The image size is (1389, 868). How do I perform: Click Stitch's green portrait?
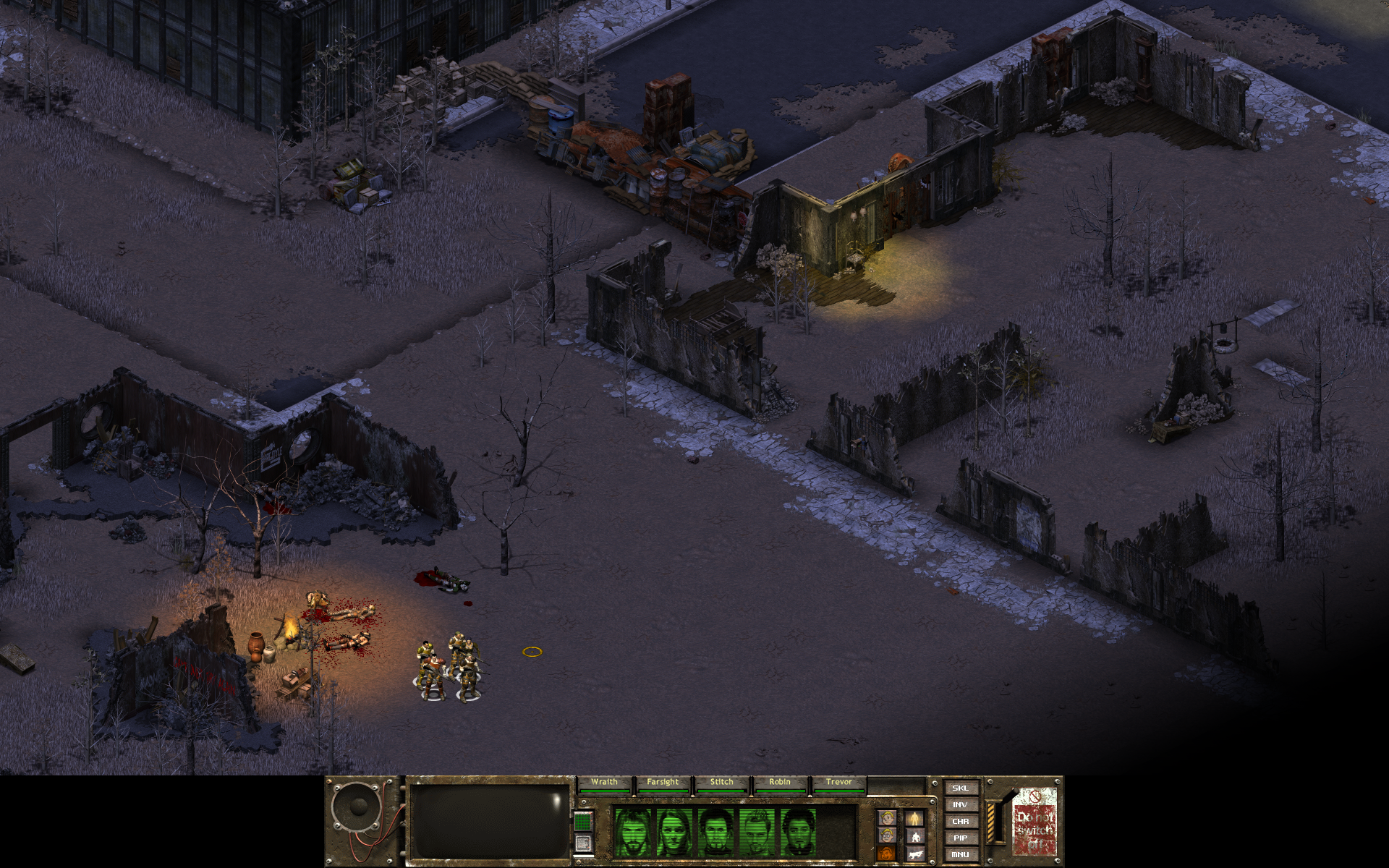[715, 832]
